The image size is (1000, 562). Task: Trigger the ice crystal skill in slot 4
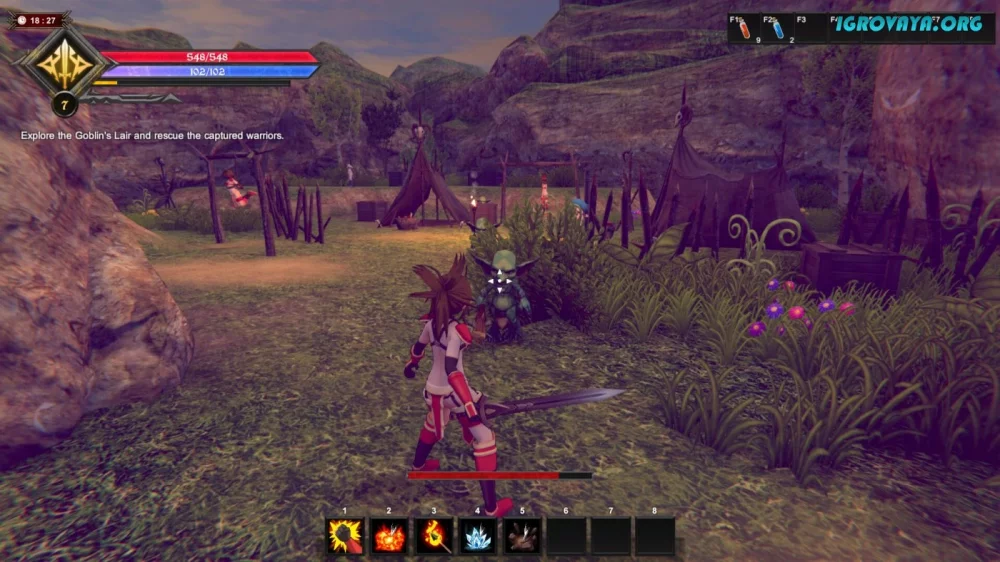point(478,537)
